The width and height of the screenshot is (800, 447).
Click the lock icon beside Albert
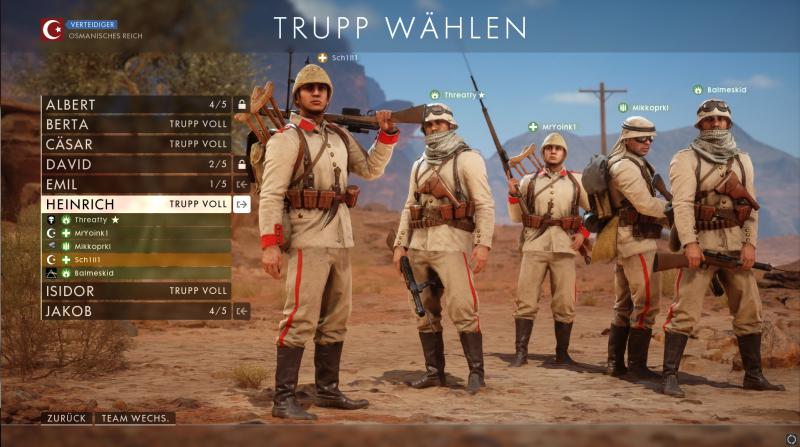click(242, 105)
